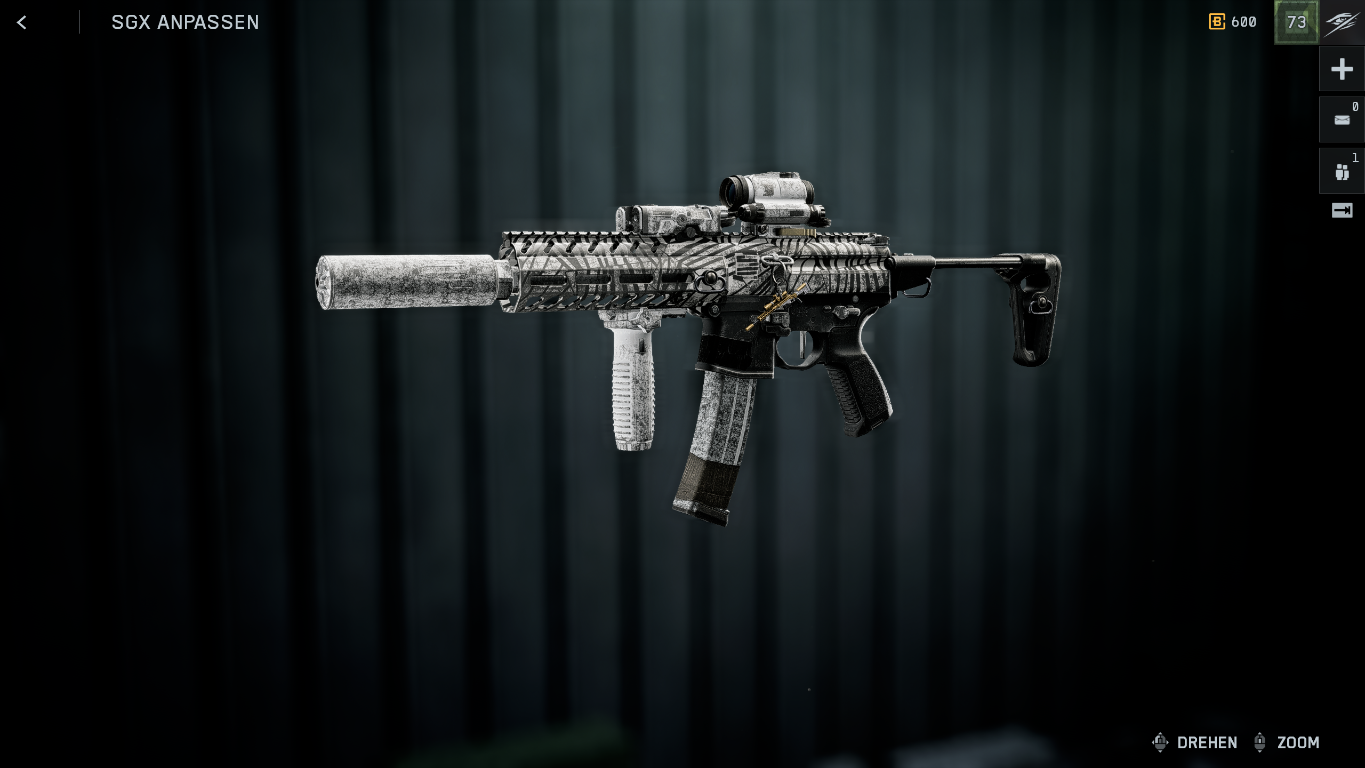Click the exit/leave icon below the friends icon

(x=1341, y=210)
